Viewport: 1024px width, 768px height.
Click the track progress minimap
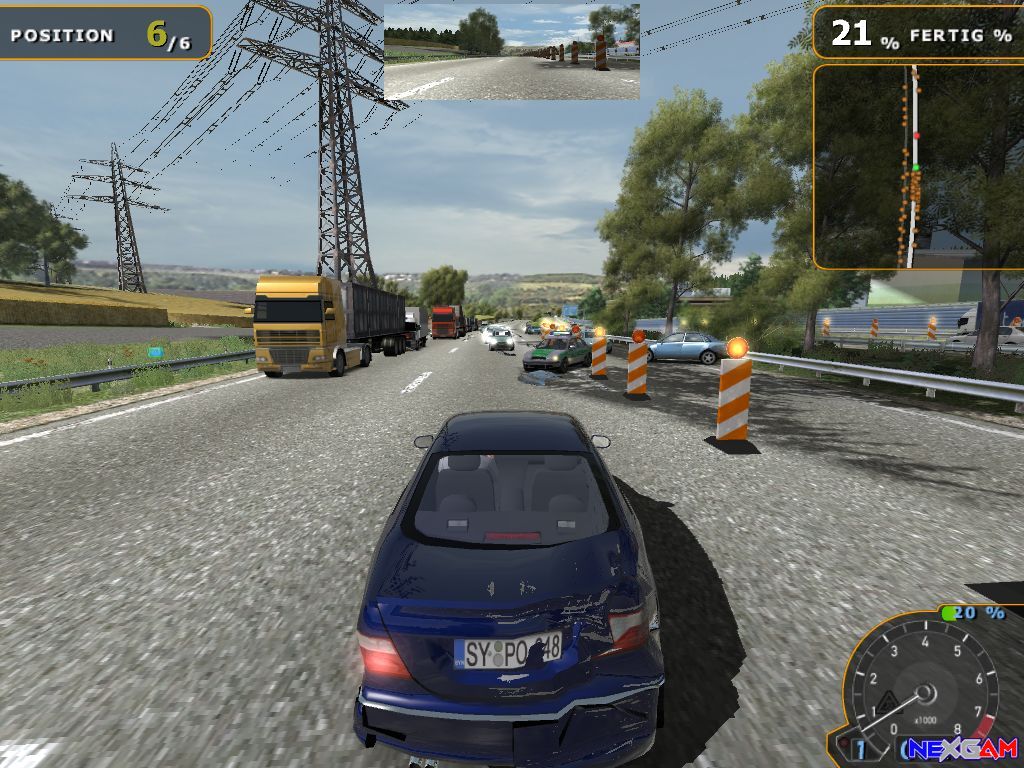coord(918,167)
